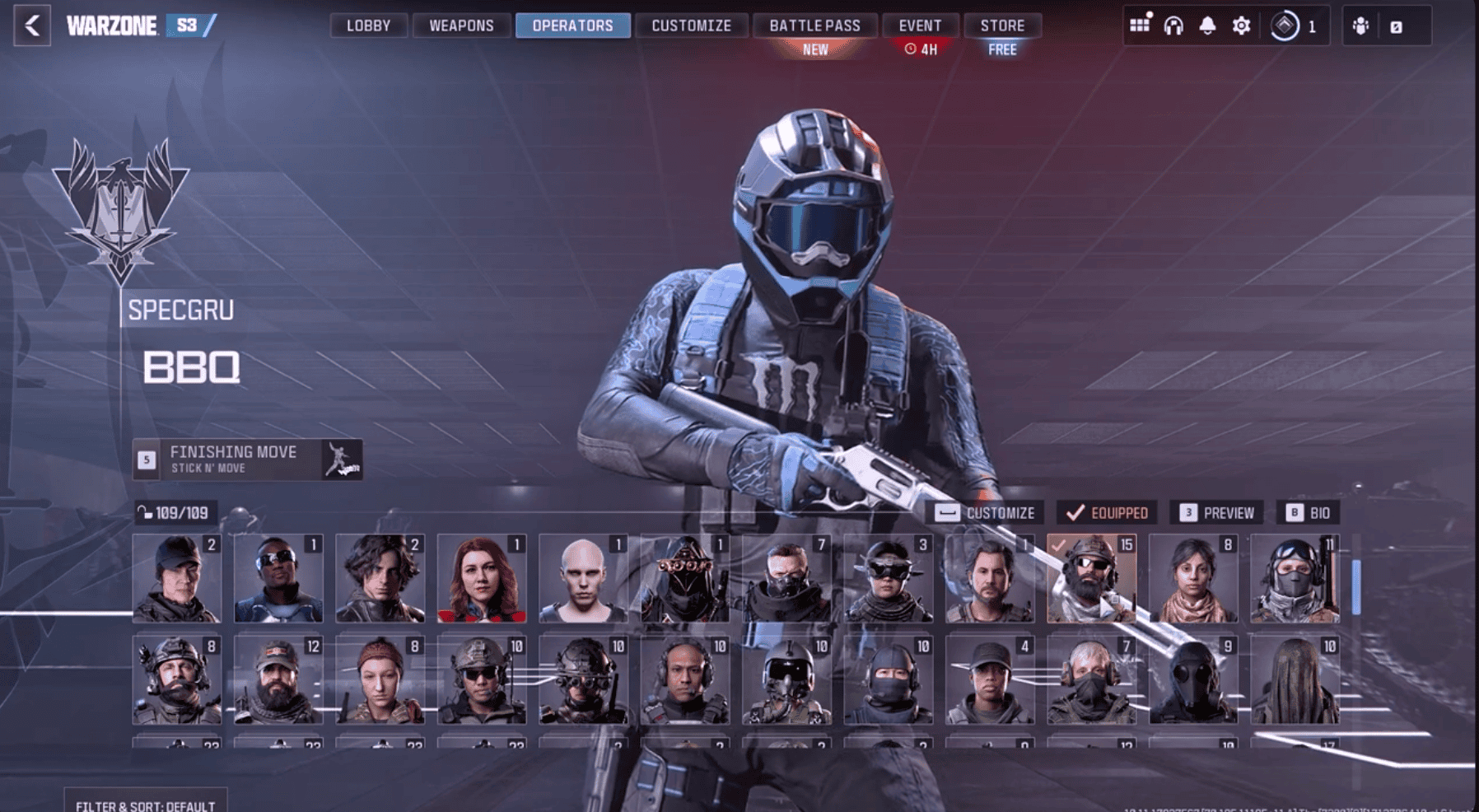The width and height of the screenshot is (1479, 812).
Task: Open voice chat headset settings
Action: [1173, 26]
